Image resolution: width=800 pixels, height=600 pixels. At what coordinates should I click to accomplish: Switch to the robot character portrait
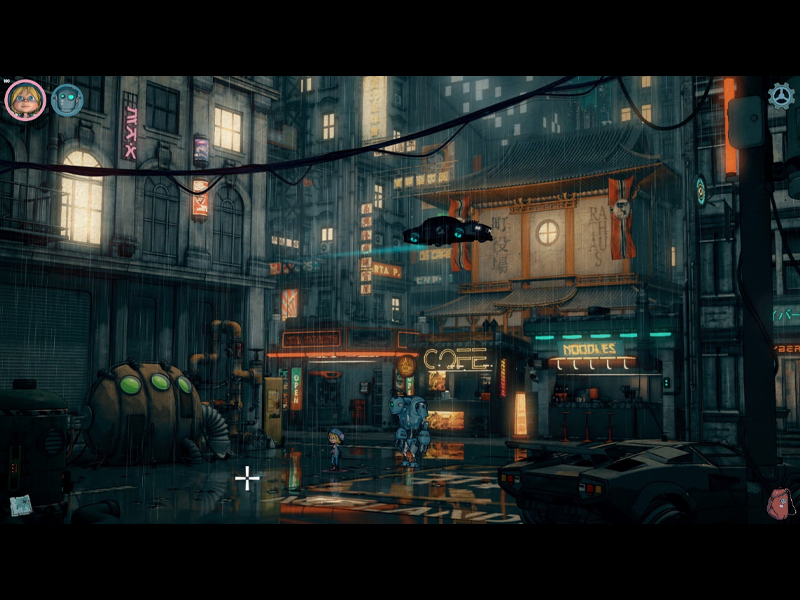[x=67, y=99]
